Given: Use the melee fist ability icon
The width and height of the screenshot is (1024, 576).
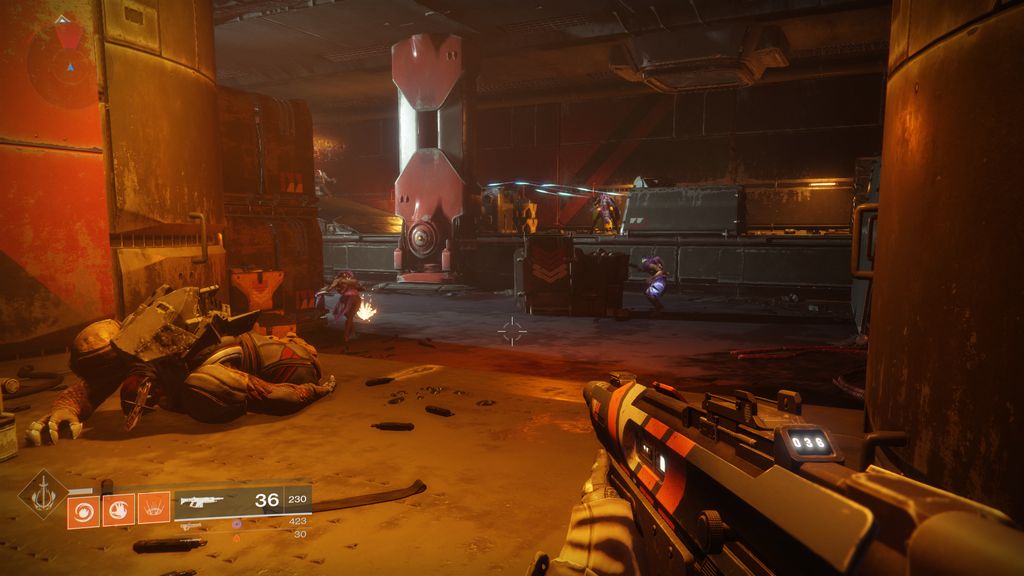Looking at the screenshot, I should tap(118, 511).
